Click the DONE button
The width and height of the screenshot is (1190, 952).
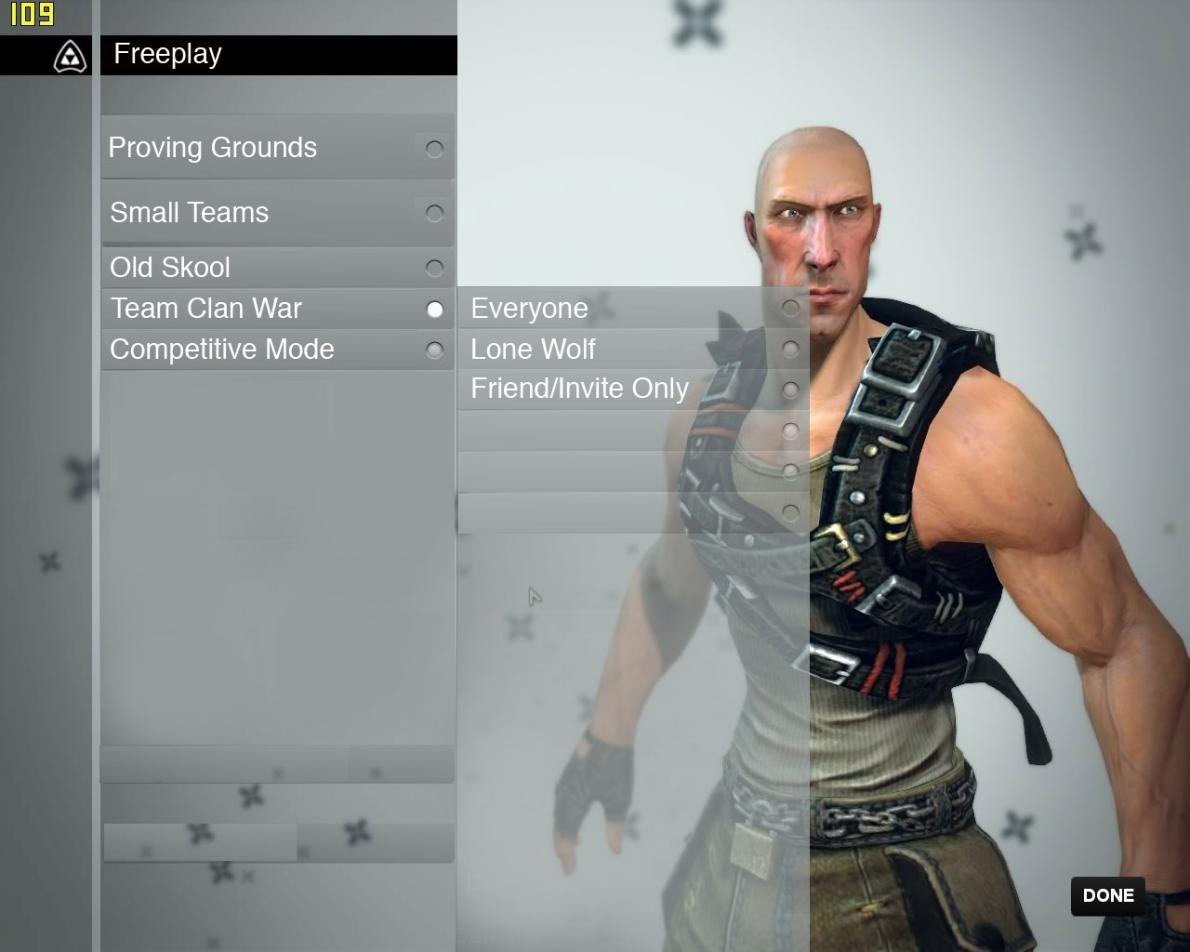click(1107, 896)
